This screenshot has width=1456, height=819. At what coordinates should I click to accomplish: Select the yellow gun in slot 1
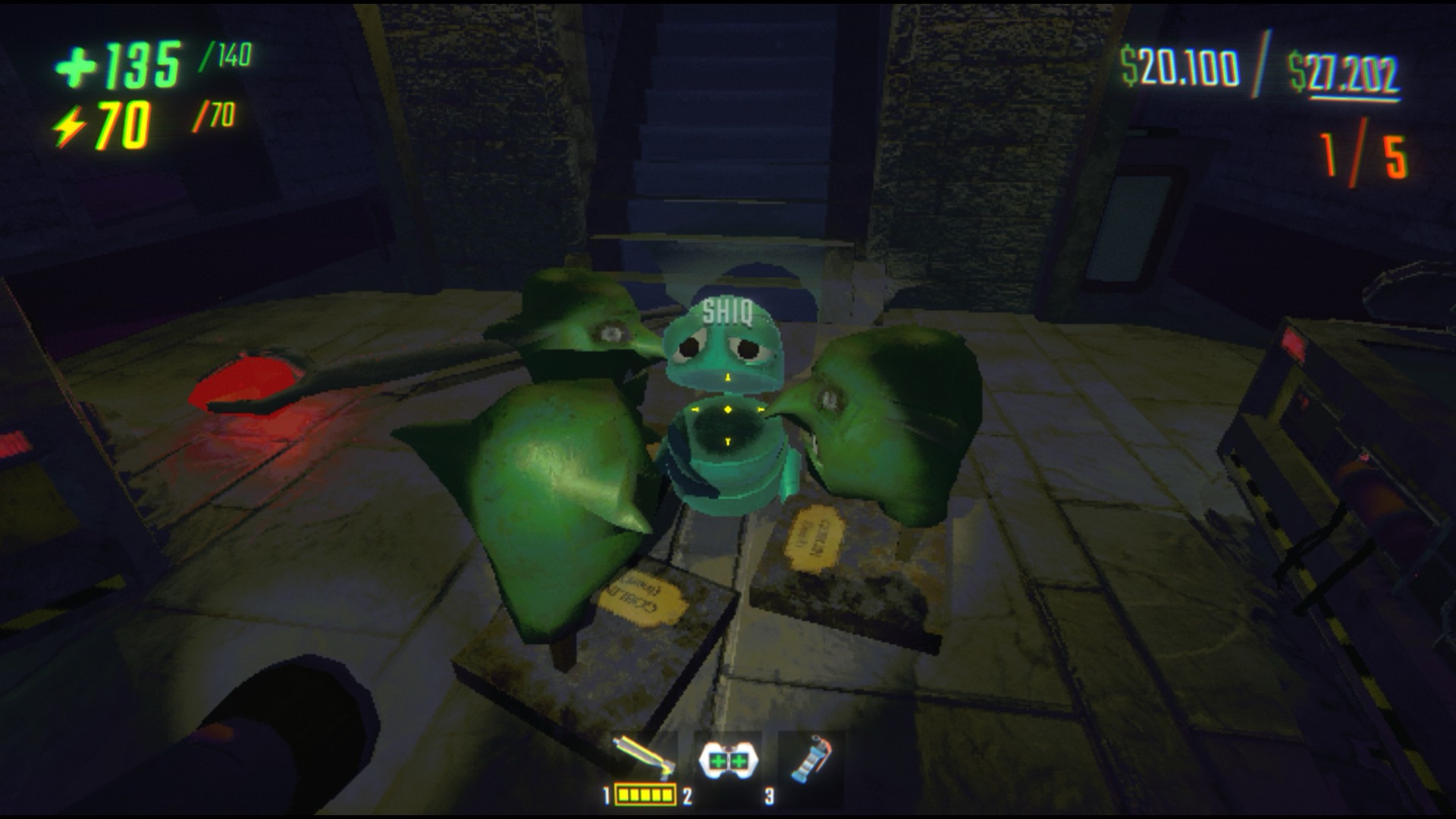coord(643,758)
